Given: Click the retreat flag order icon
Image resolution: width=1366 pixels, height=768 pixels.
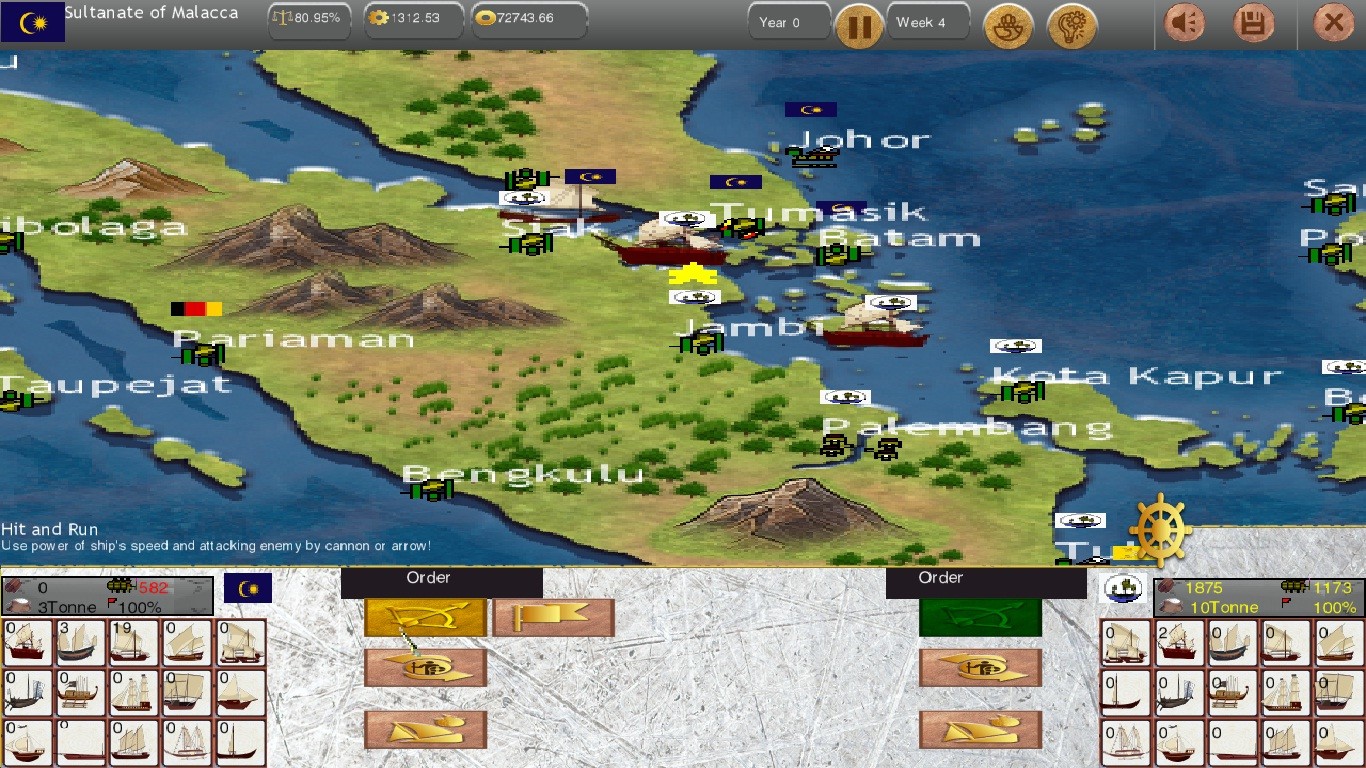Looking at the screenshot, I should coord(554,618).
